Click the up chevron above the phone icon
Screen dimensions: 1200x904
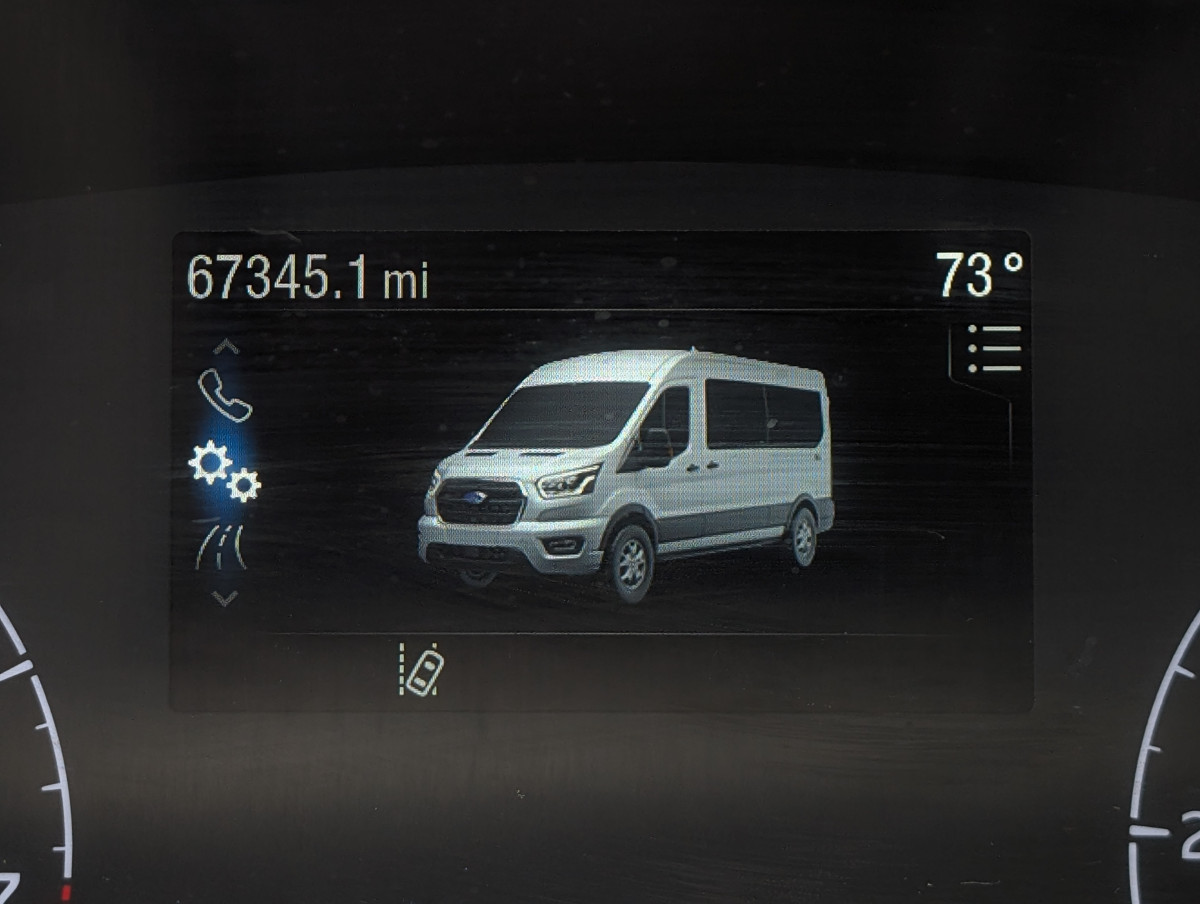[x=226, y=347]
